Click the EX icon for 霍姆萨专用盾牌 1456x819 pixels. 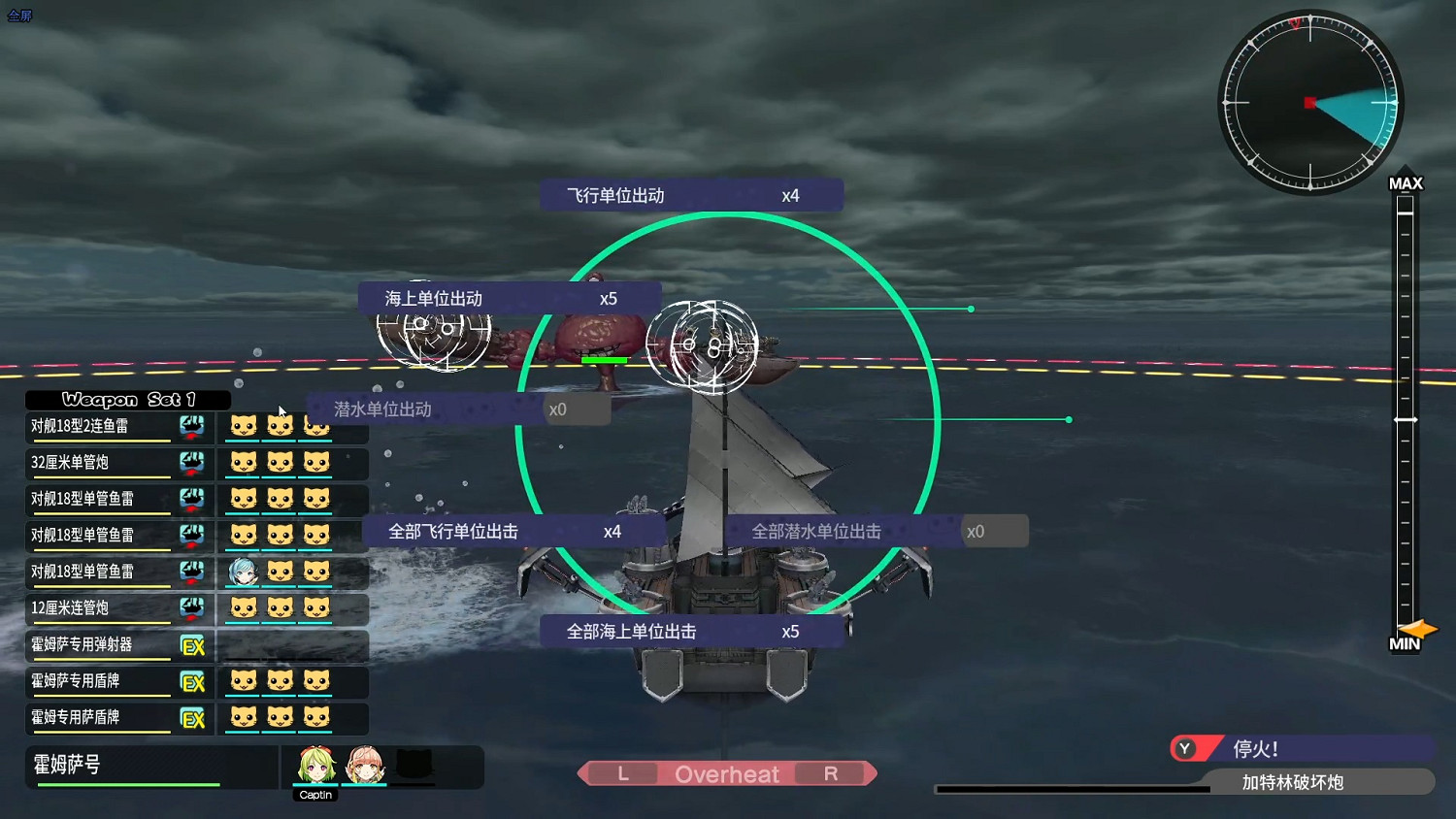193,682
